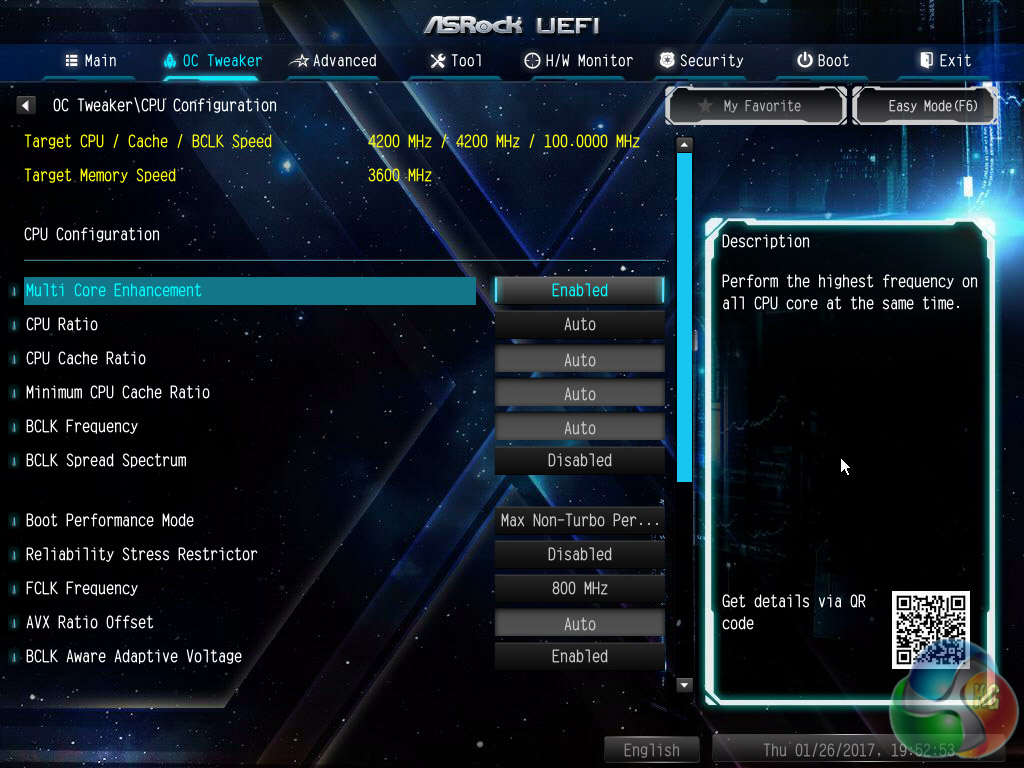Open the Advanced tab
Image resolution: width=1024 pixels, height=768 pixels.
[333, 61]
